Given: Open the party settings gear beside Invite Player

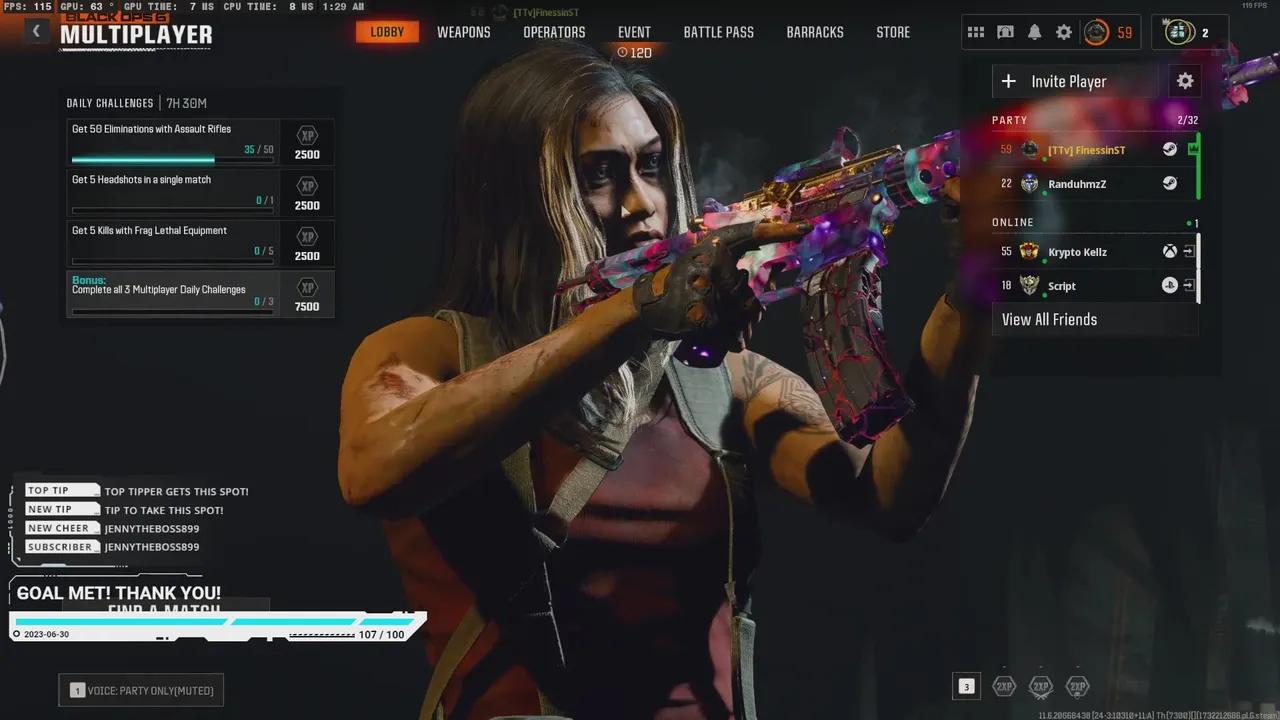Looking at the screenshot, I should (1184, 81).
